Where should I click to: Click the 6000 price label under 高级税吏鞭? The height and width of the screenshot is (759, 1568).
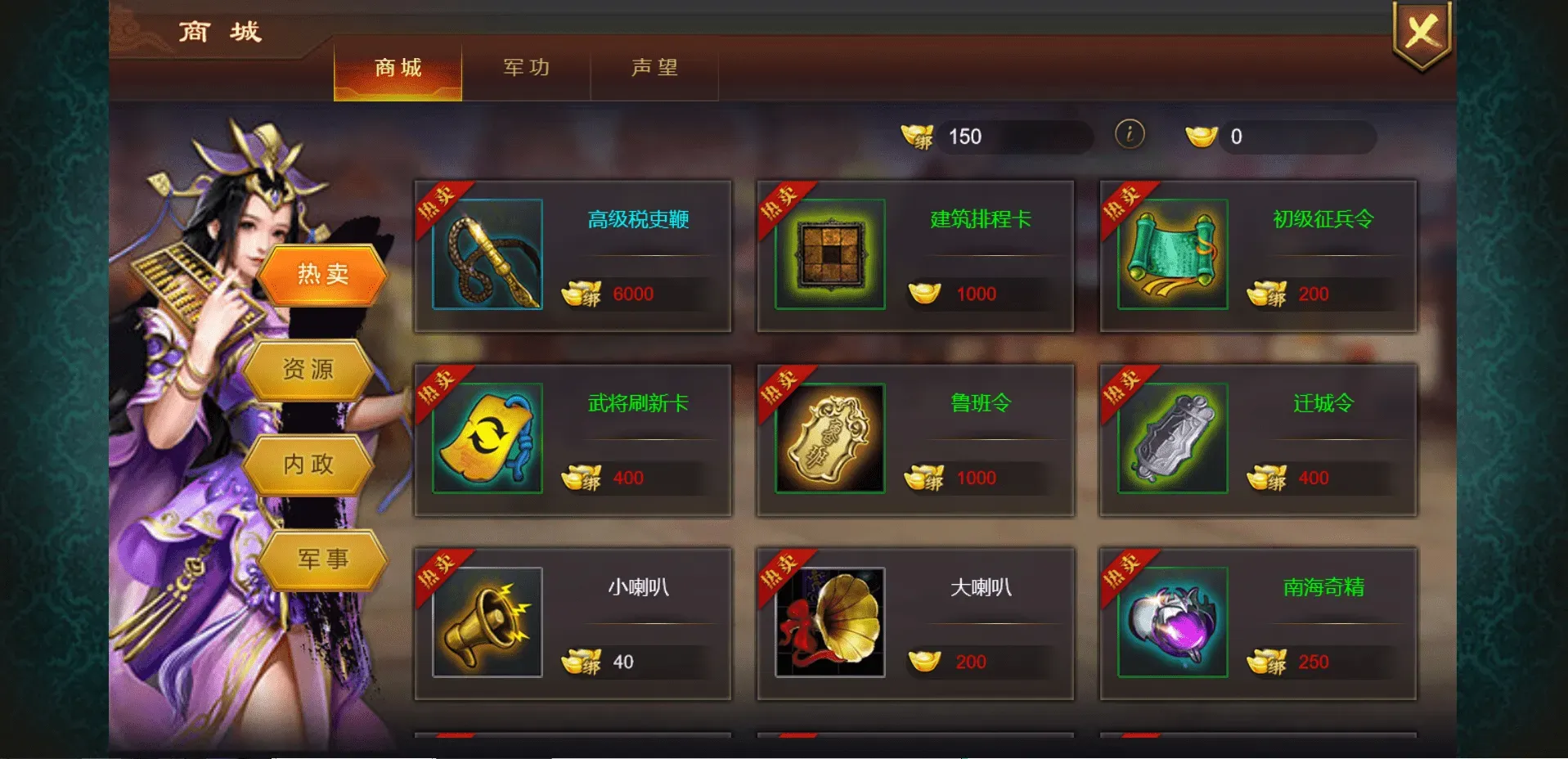pyautogui.click(x=632, y=294)
